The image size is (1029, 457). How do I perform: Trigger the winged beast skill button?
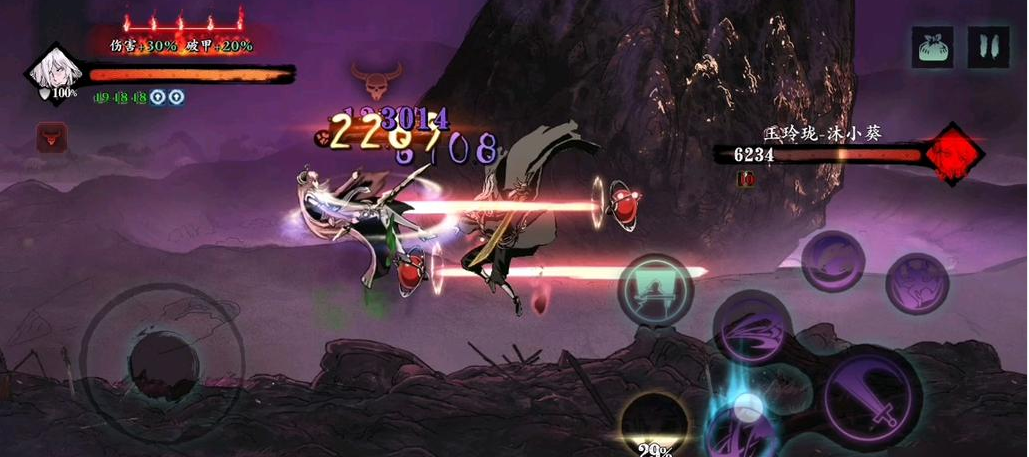pos(917,284)
